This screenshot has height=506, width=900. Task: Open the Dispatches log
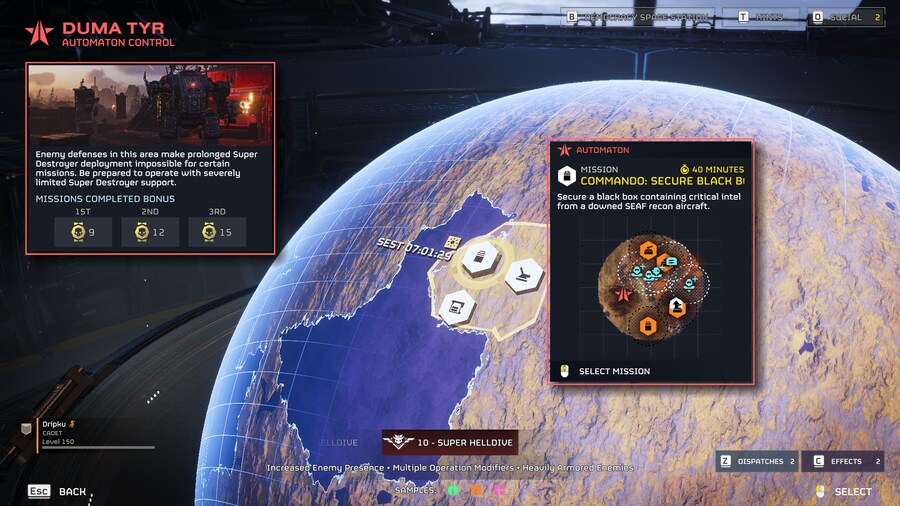757,461
